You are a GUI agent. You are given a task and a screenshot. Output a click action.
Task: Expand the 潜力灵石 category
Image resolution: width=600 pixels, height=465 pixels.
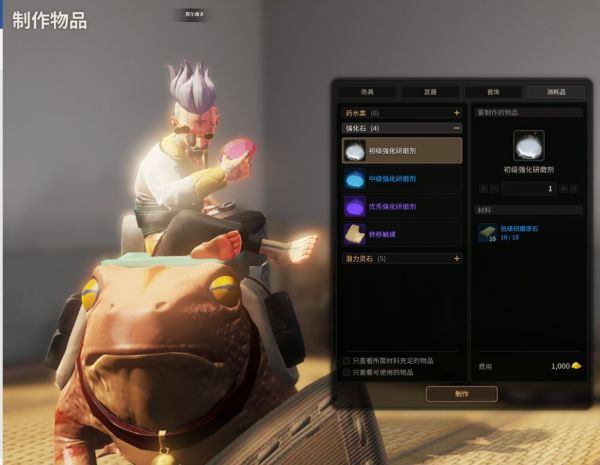tap(457, 258)
